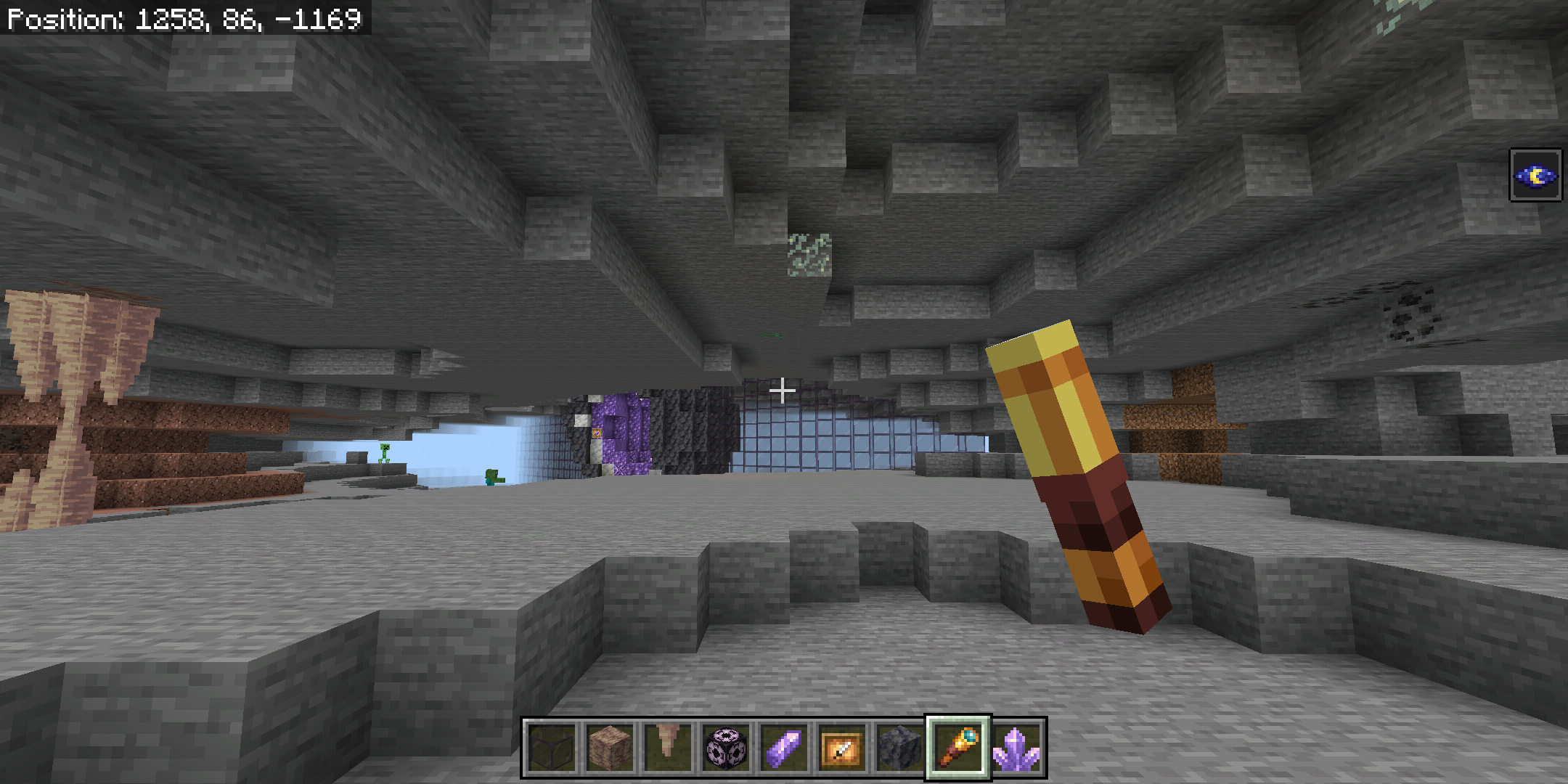Choose the dripstone block in the hotbar
The height and width of the screenshot is (784, 1568).
(x=609, y=748)
